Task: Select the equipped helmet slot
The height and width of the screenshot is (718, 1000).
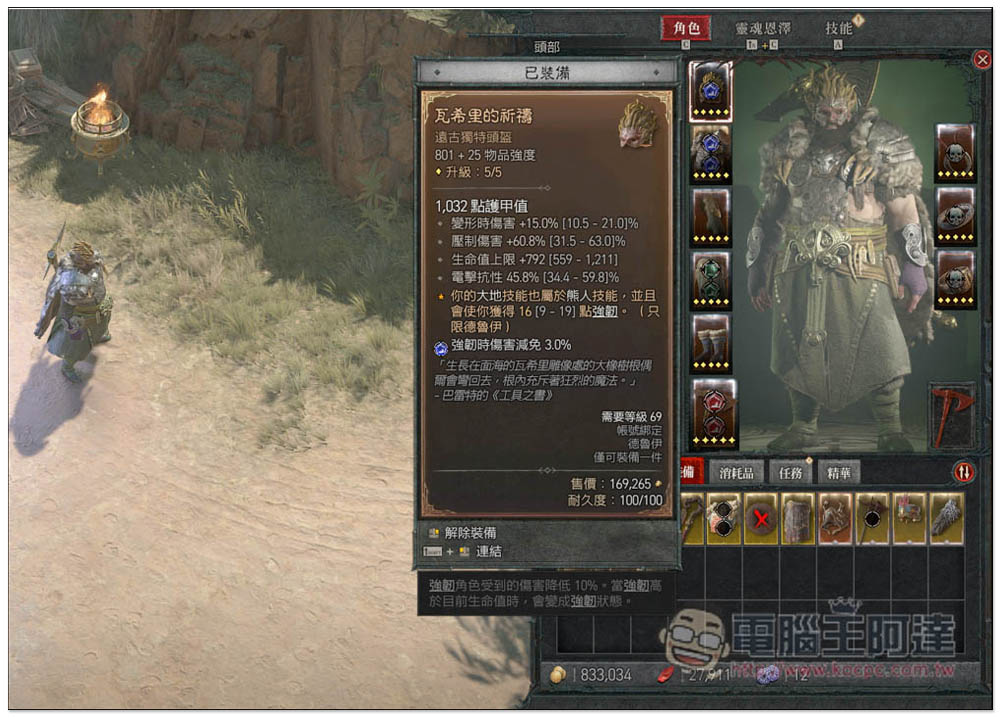Action: [x=711, y=91]
